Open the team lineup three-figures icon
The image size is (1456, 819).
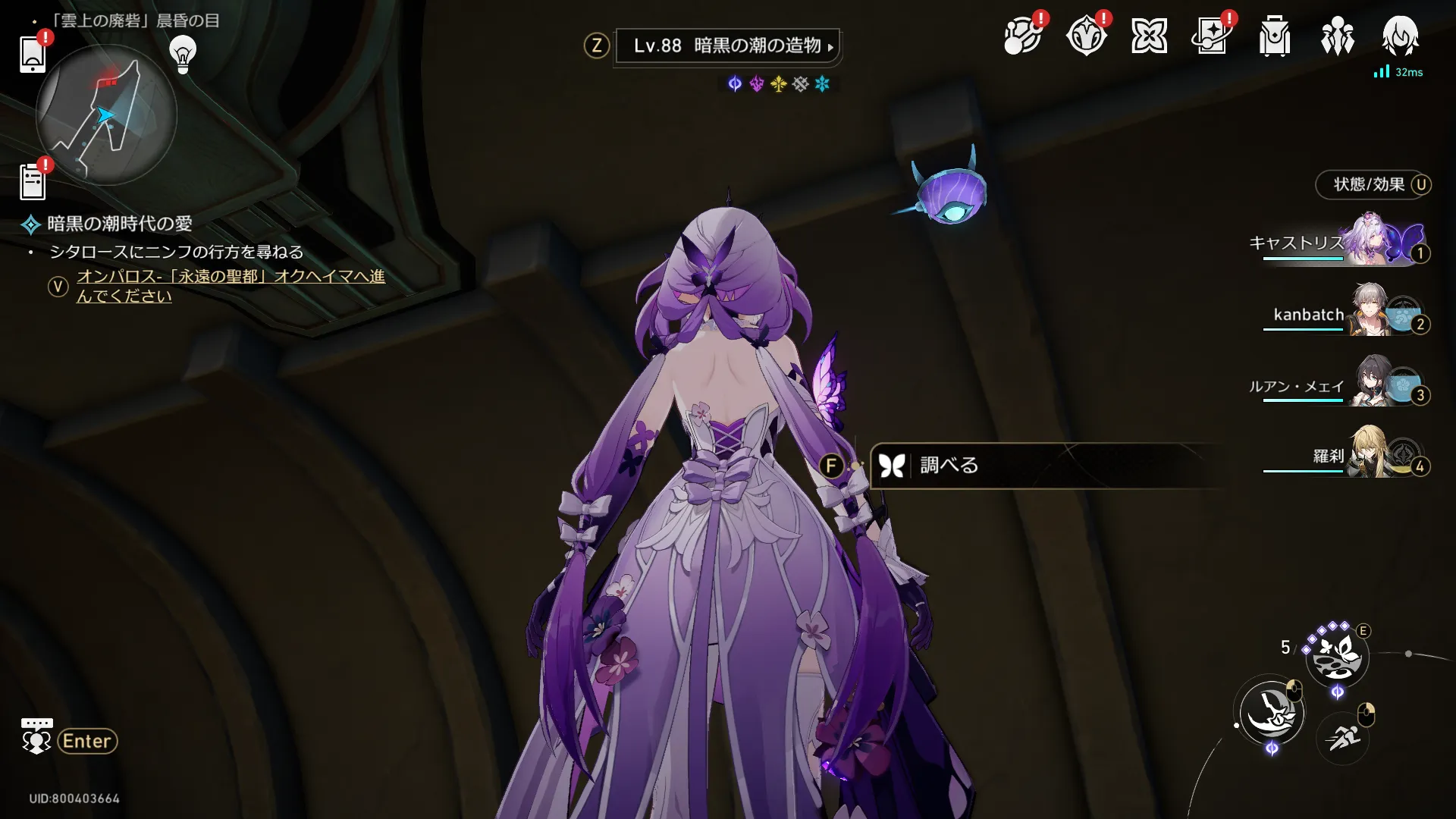pyautogui.click(x=1337, y=36)
